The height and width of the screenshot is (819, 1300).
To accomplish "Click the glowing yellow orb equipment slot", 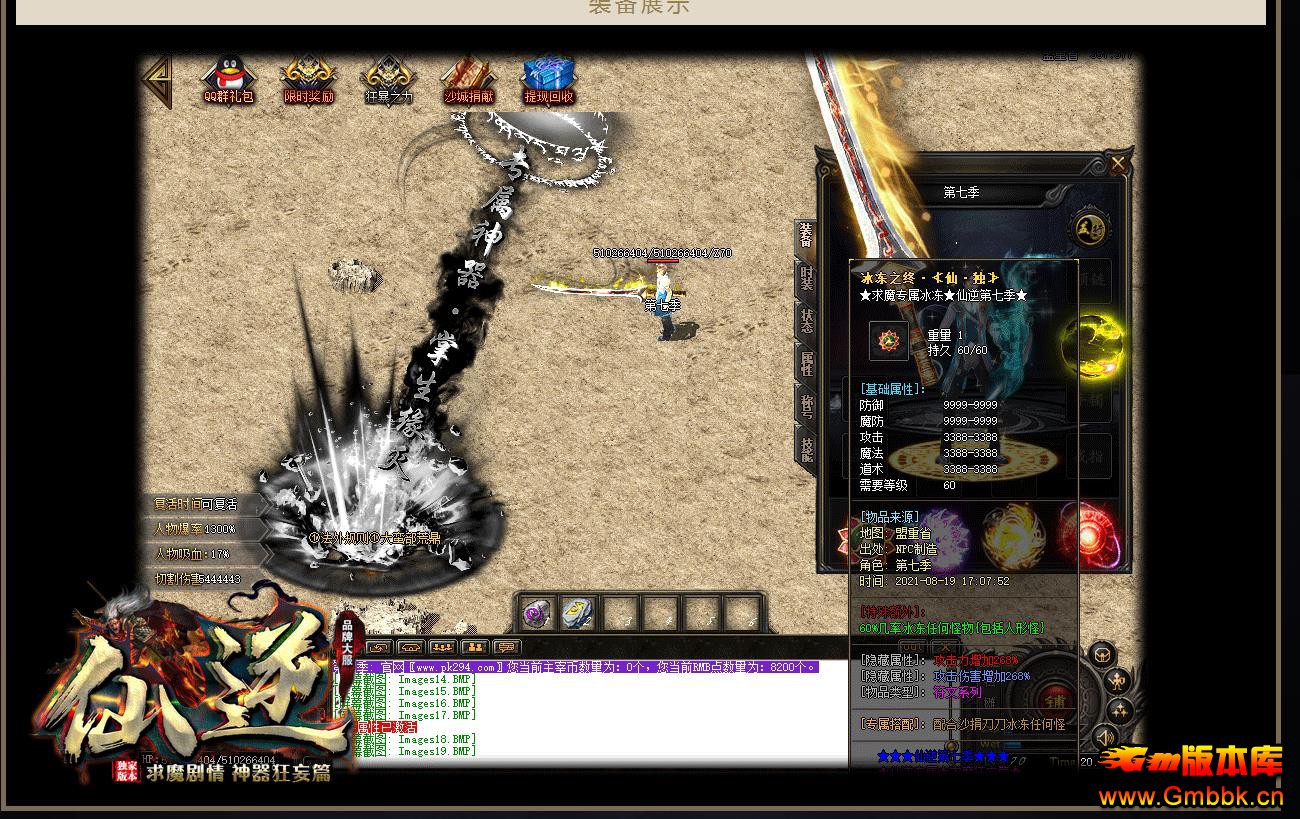I will coord(1091,345).
